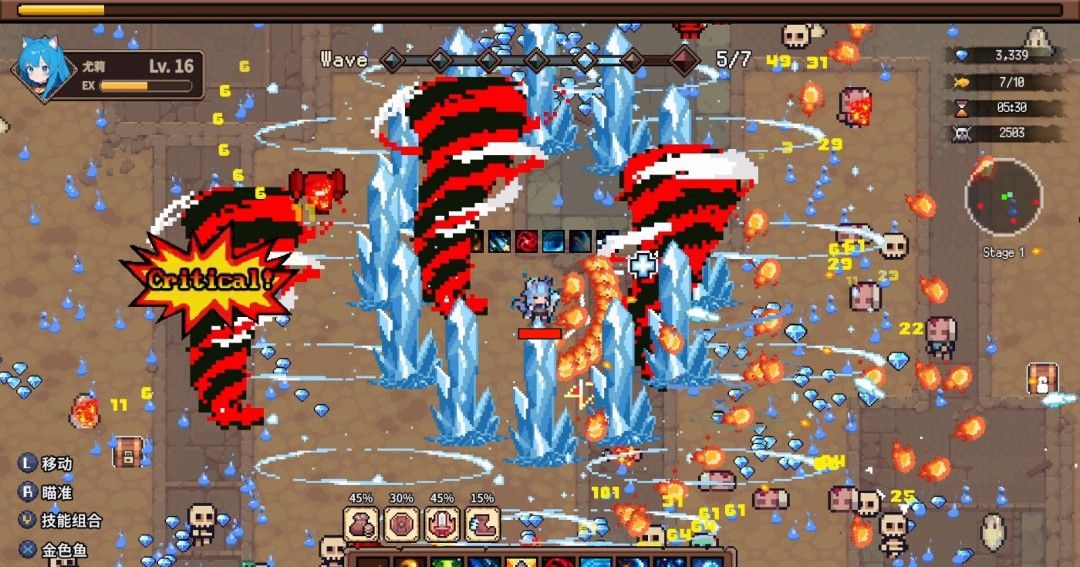Click the golden fish counter icon
1080x567 pixels.
click(962, 82)
